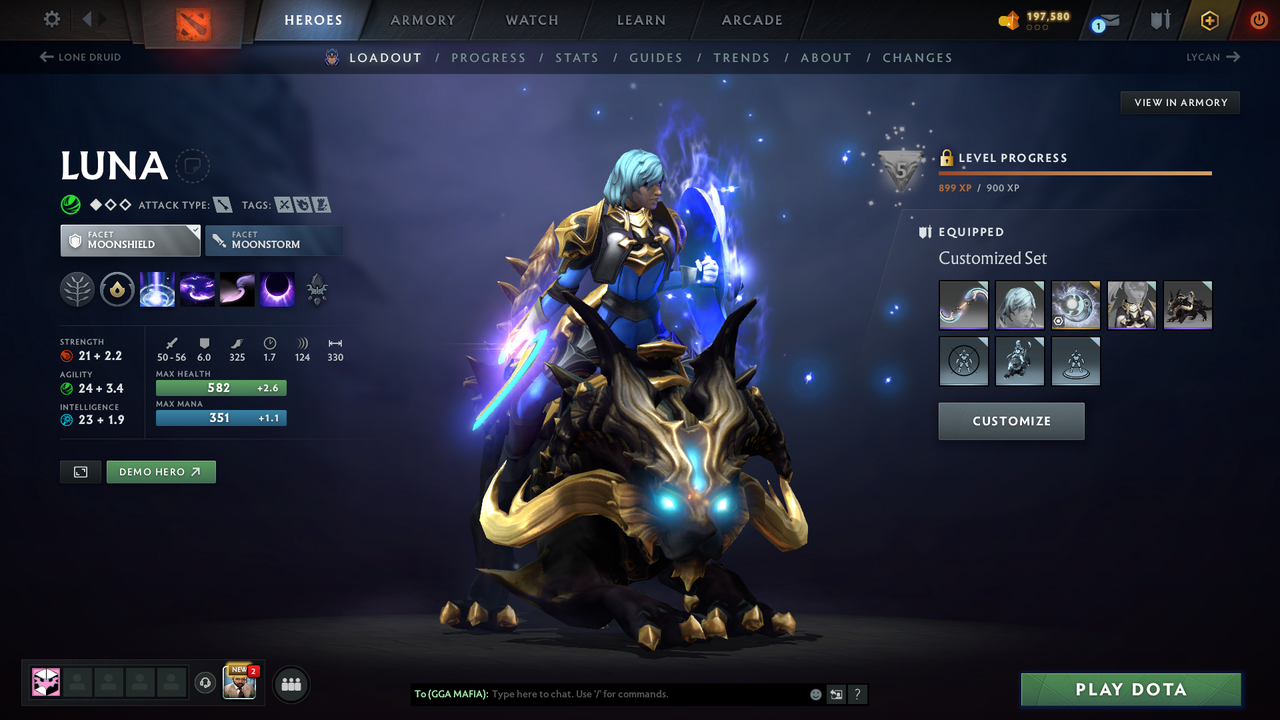Select the Moonshield facet
Screen dimensions: 1280x720
pyautogui.click(x=130, y=240)
